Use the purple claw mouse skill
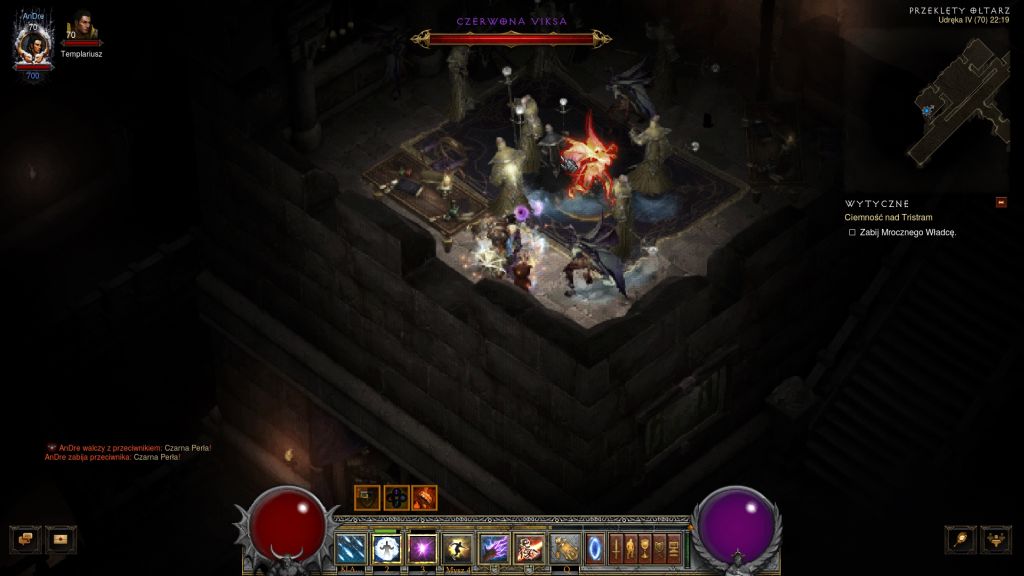 pyautogui.click(x=494, y=548)
